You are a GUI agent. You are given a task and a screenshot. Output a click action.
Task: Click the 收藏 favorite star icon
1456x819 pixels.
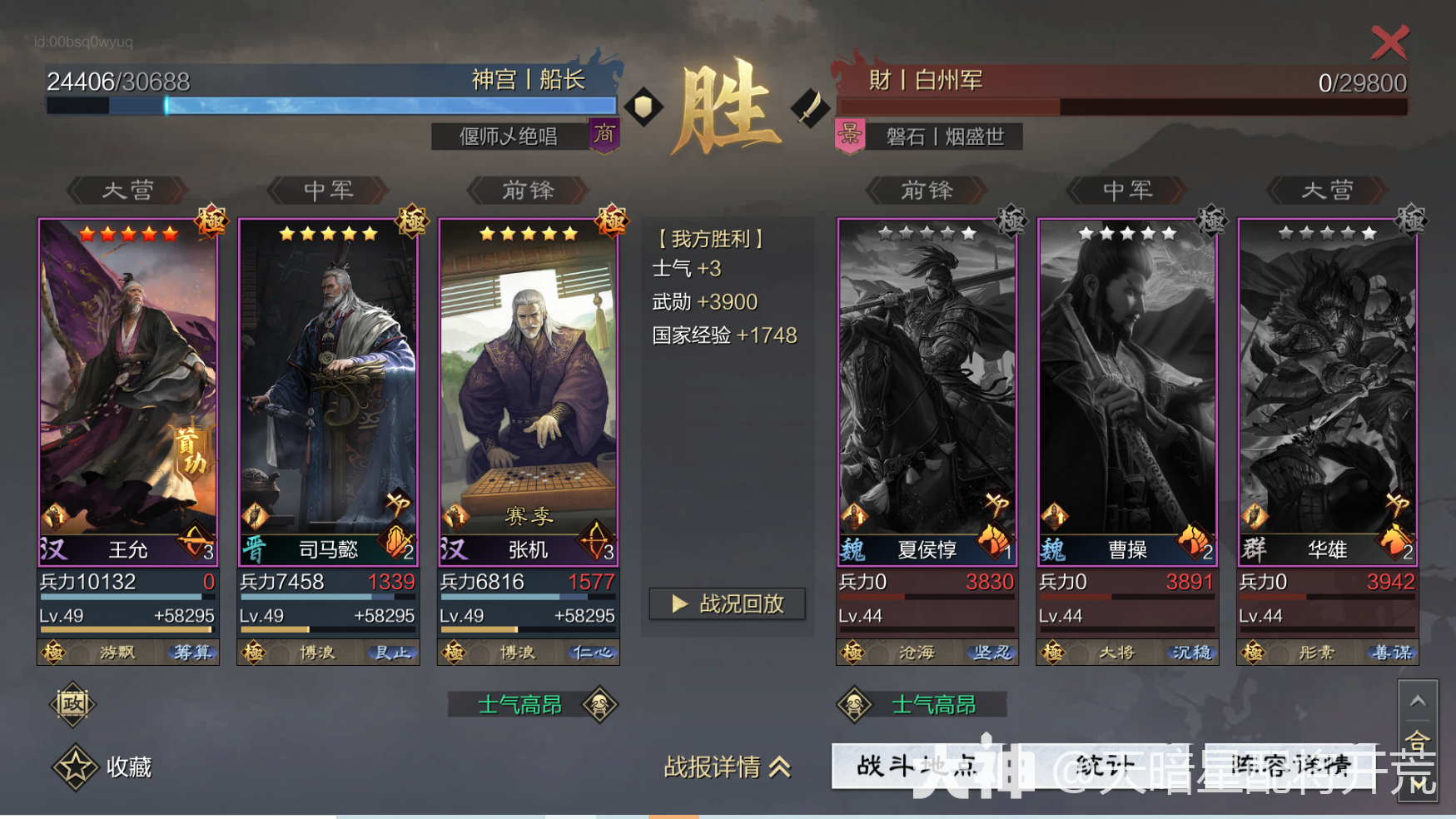point(72,767)
